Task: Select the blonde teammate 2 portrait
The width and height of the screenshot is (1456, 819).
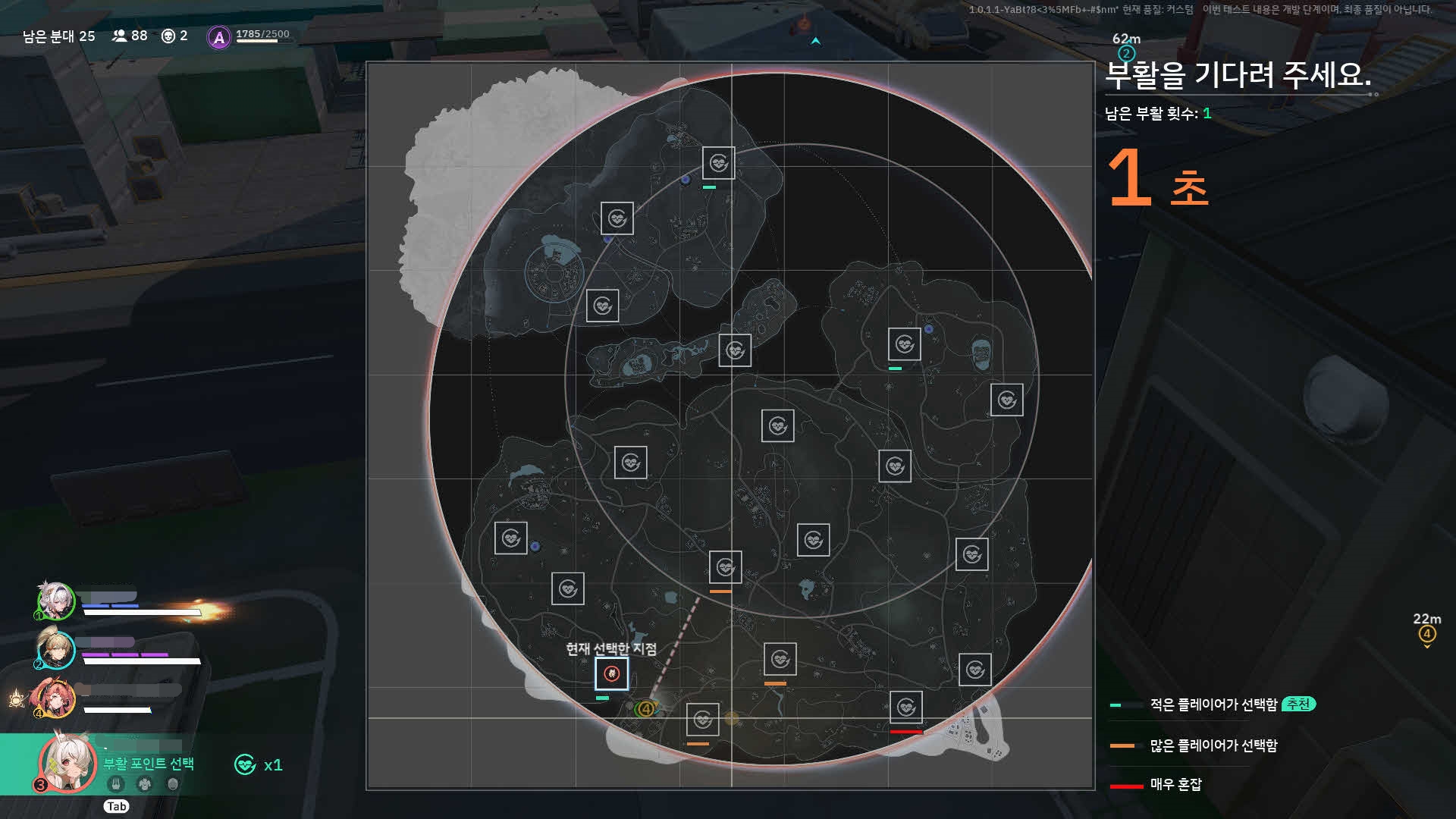Action: point(56,649)
